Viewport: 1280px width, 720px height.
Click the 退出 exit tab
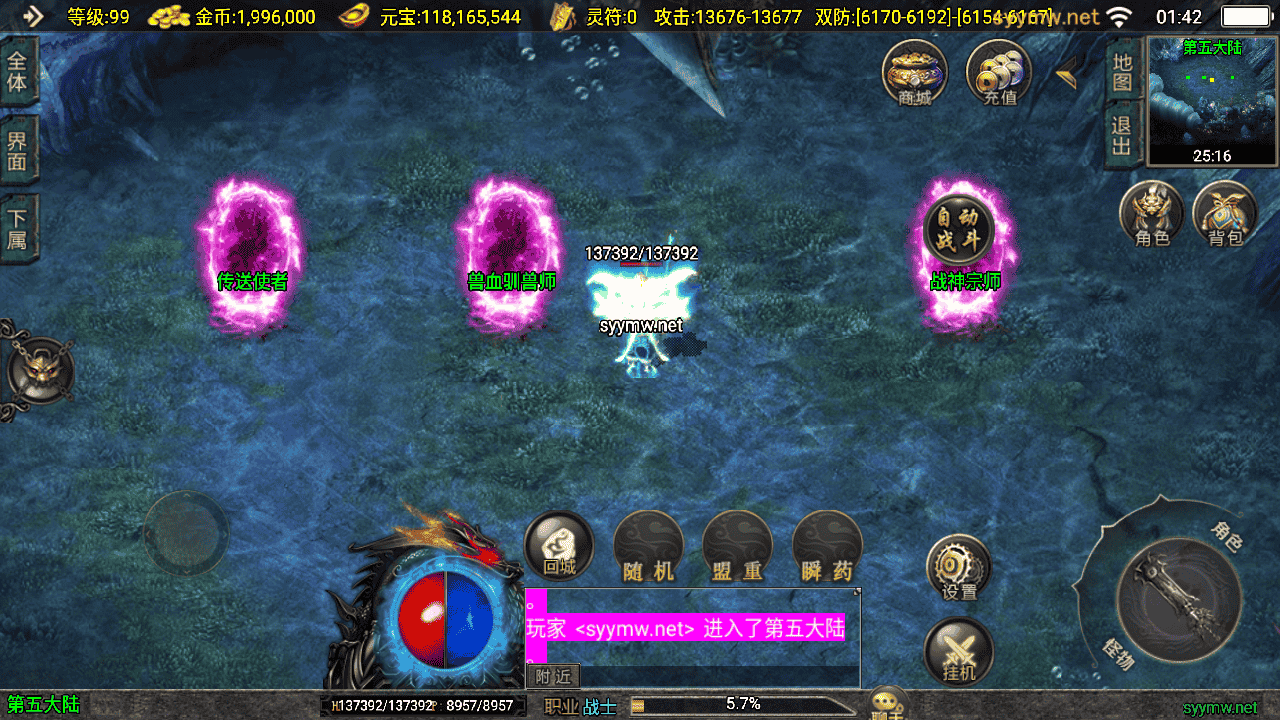[x=1123, y=136]
